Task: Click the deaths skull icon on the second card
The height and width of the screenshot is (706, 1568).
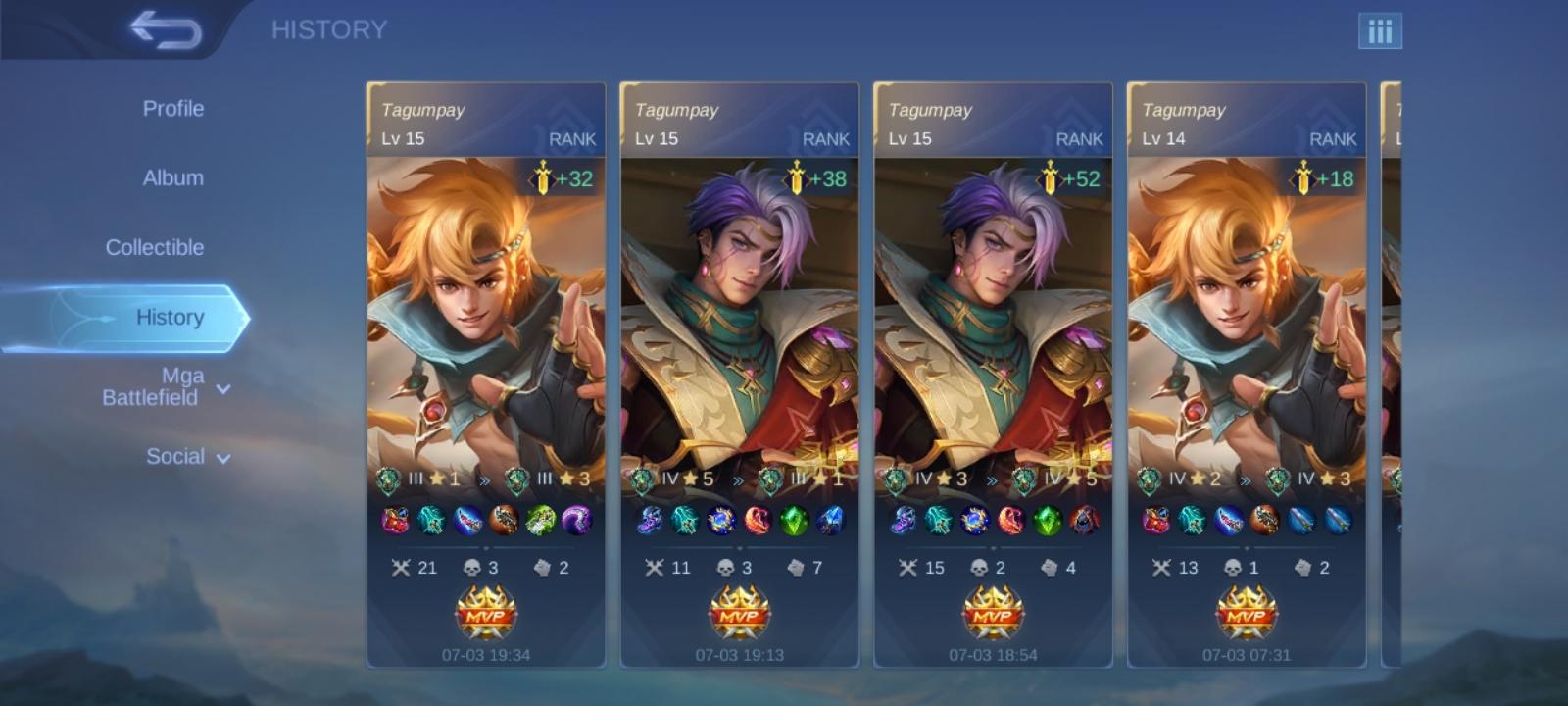Action: [725, 567]
